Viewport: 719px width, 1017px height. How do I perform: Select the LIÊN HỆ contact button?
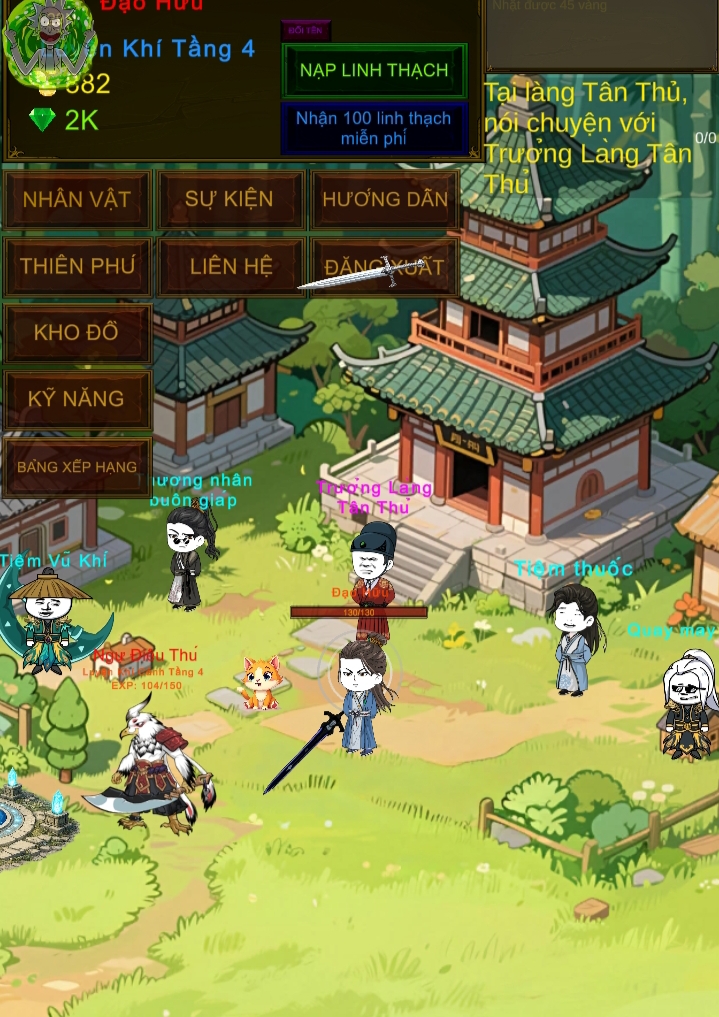tap(231, 266)
